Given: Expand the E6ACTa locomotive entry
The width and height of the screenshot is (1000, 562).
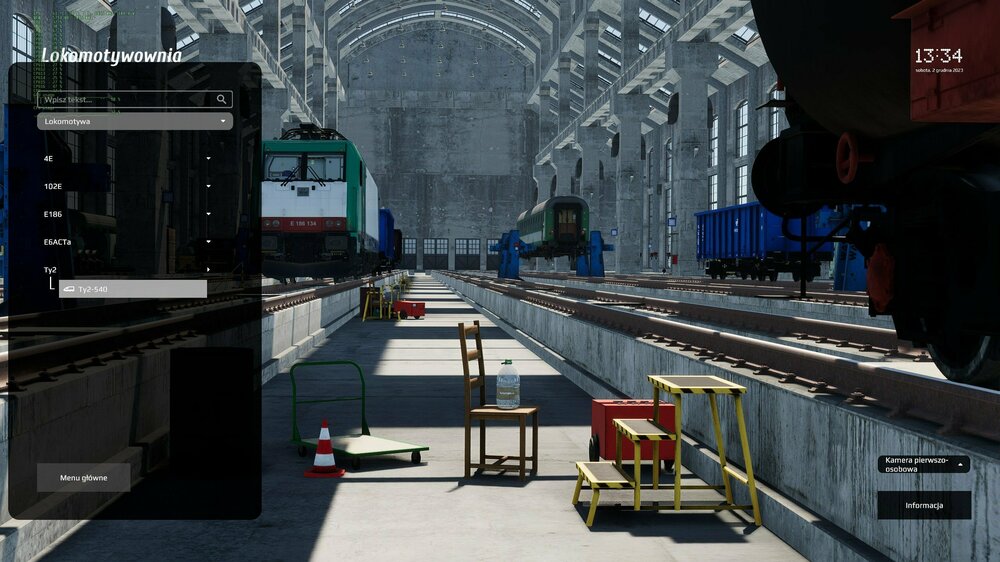Looking at the screenshot, I should [x=127, y=241].
